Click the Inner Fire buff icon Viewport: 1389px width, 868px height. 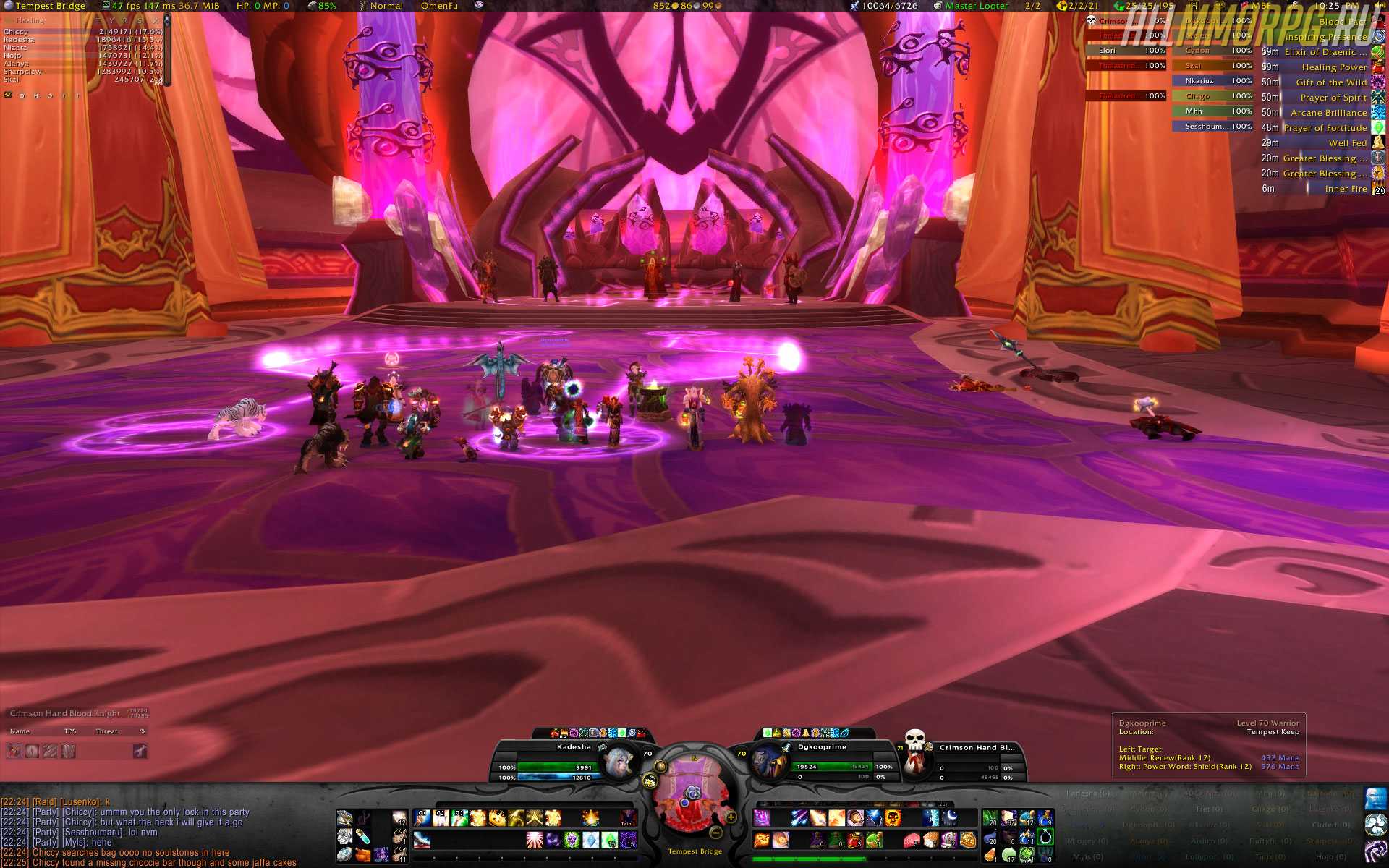tap(1378, 189)
